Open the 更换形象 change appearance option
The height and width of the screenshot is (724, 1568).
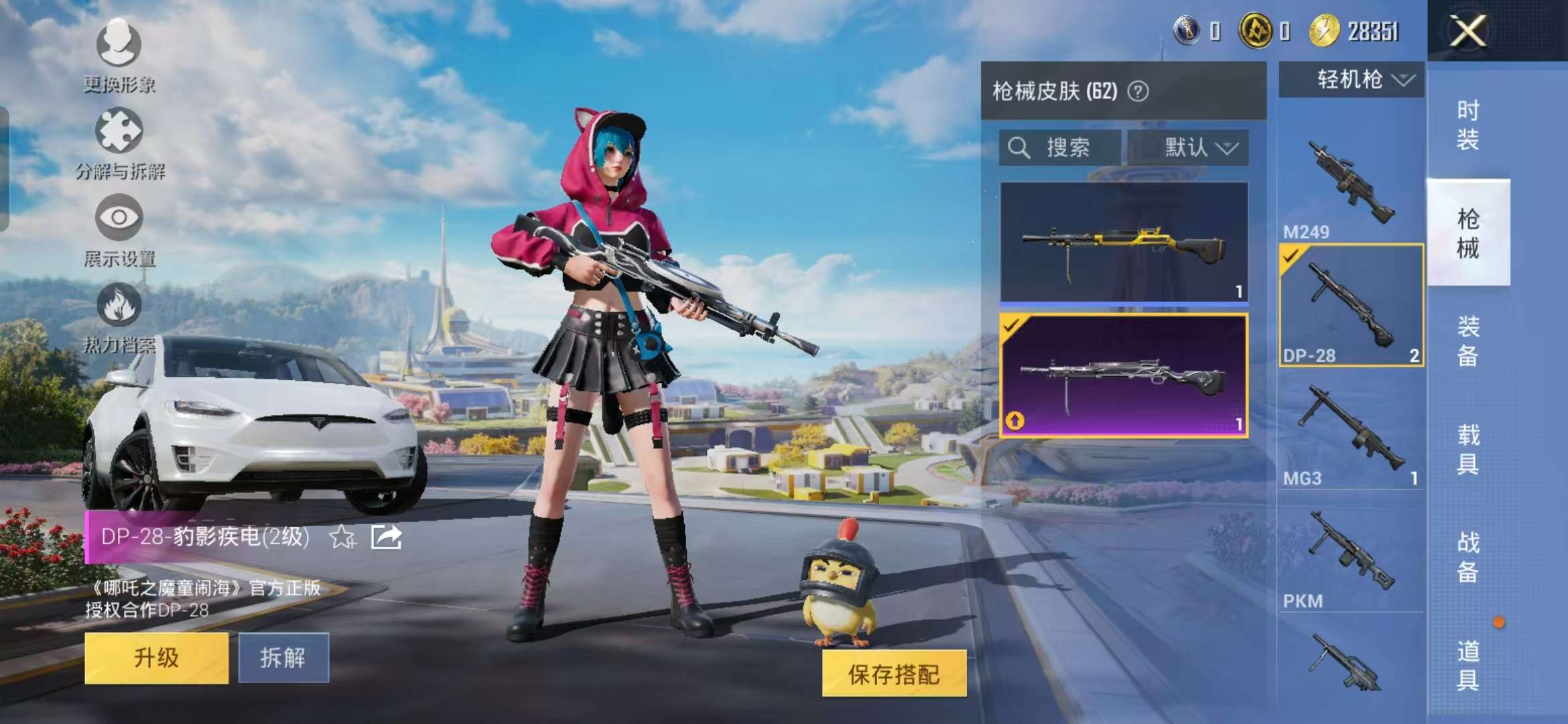pyautogui.click(x=119, y=54)
